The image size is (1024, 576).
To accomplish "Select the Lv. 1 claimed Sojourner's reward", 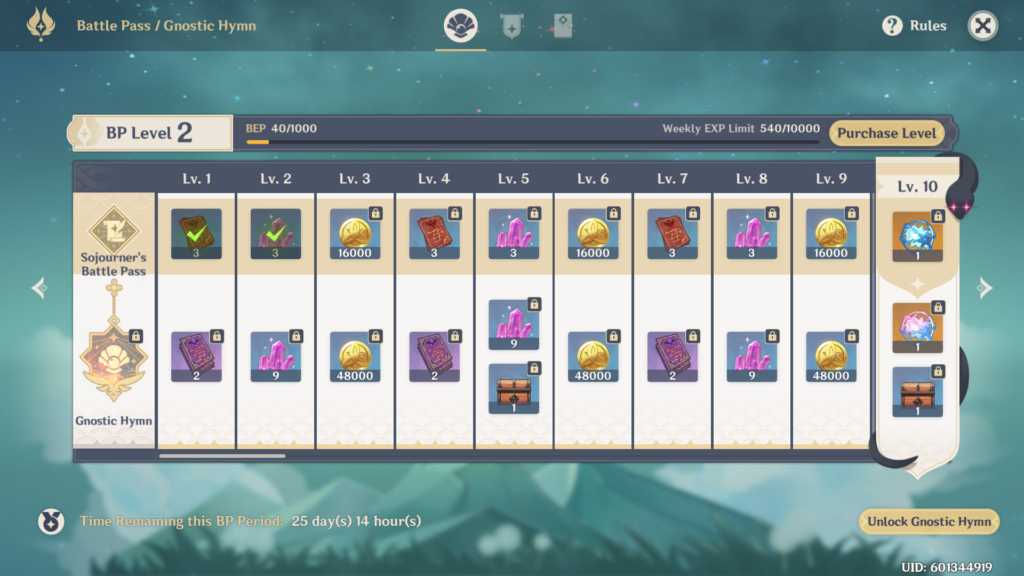I will [196, 234].
